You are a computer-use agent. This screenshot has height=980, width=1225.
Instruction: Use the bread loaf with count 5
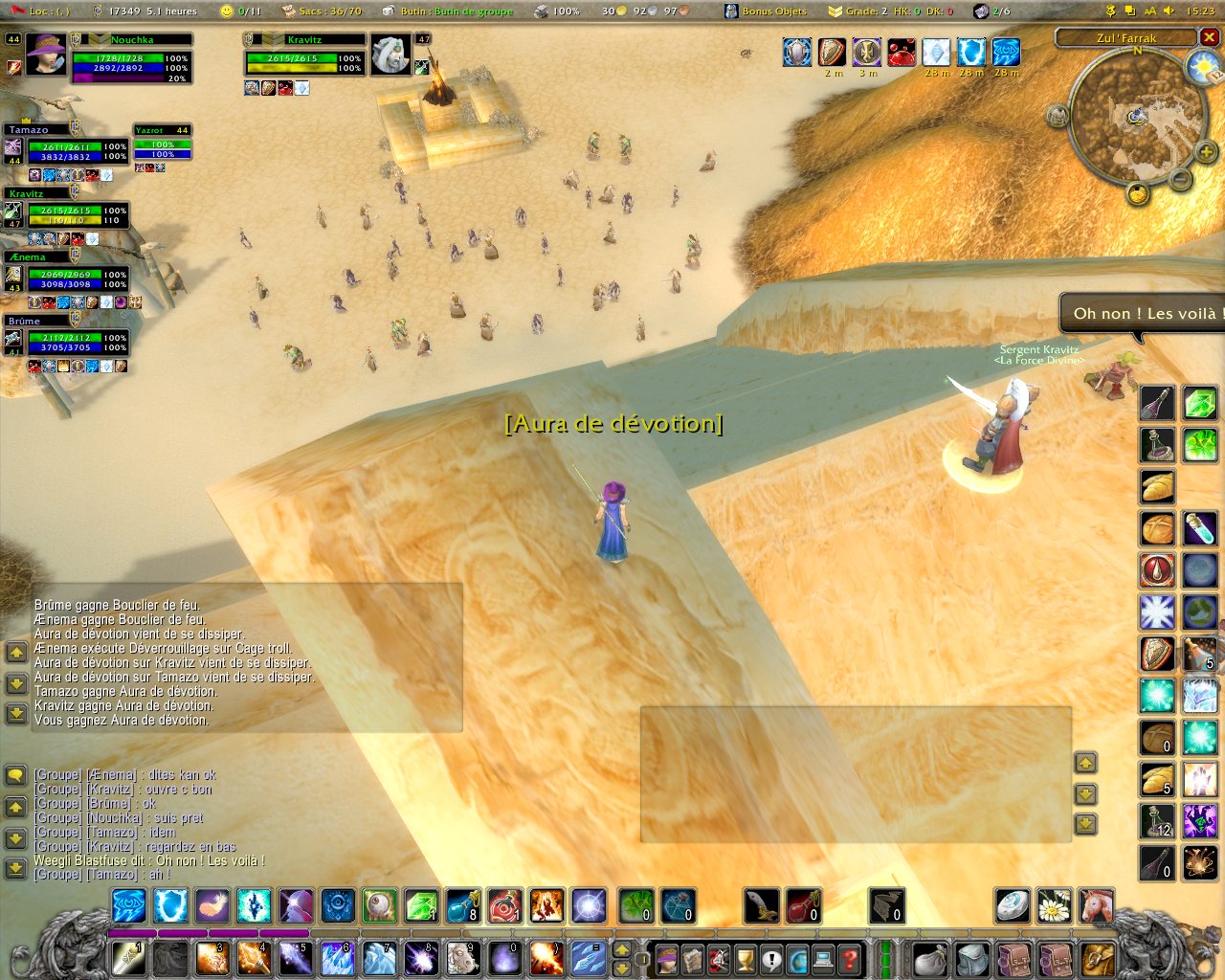(x=1157, y=780)
